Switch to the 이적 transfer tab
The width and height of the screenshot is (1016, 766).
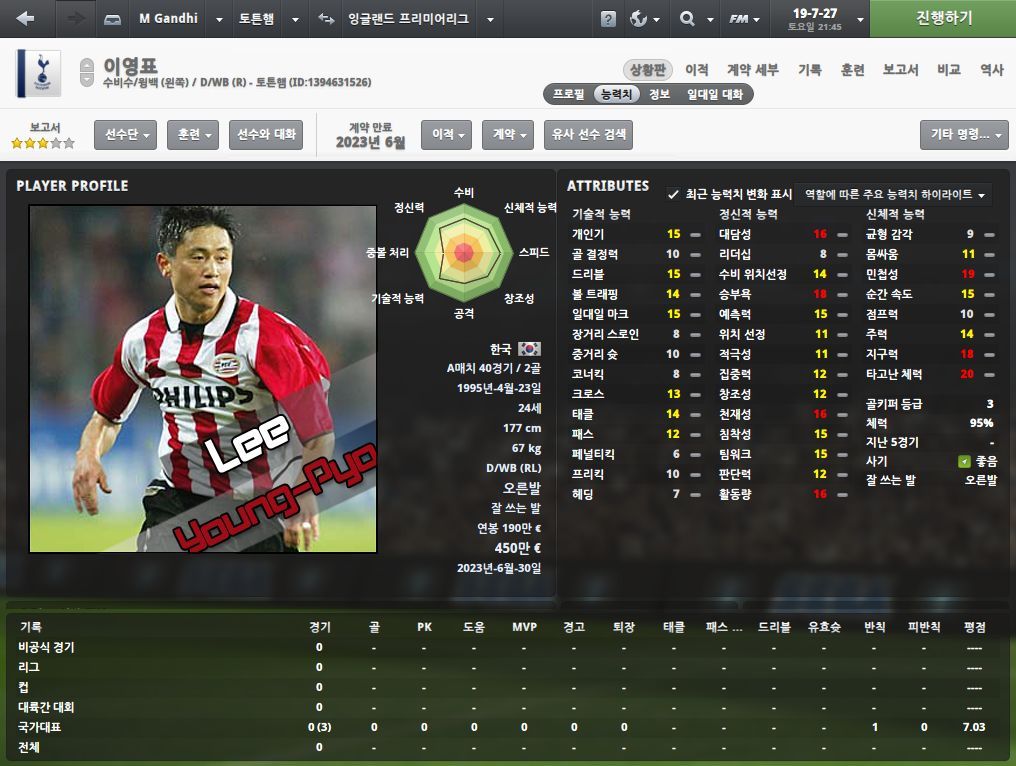coord(697,69)
